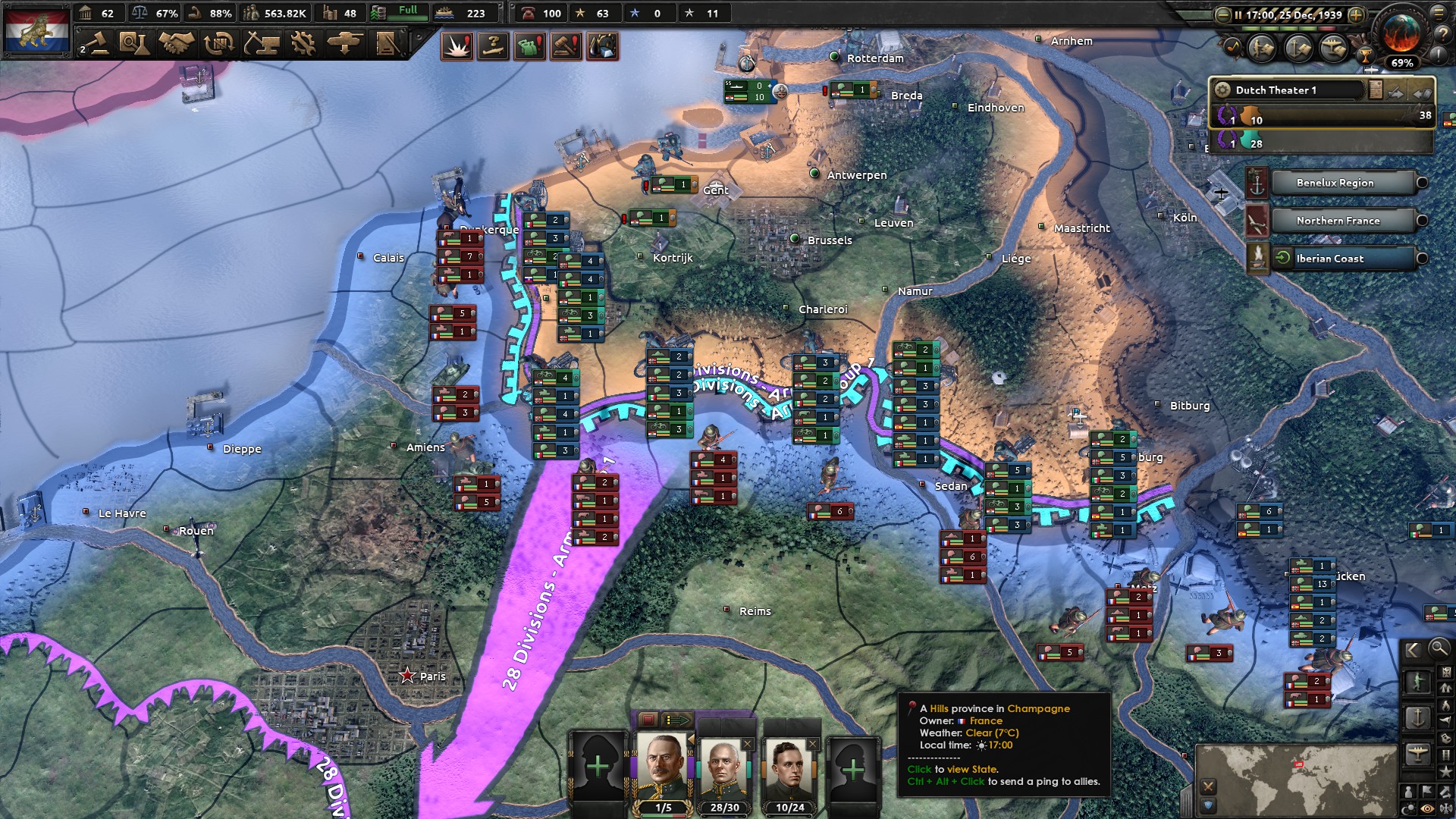
Task: Pause the game with the pause button
Action: pos(1238,14)
